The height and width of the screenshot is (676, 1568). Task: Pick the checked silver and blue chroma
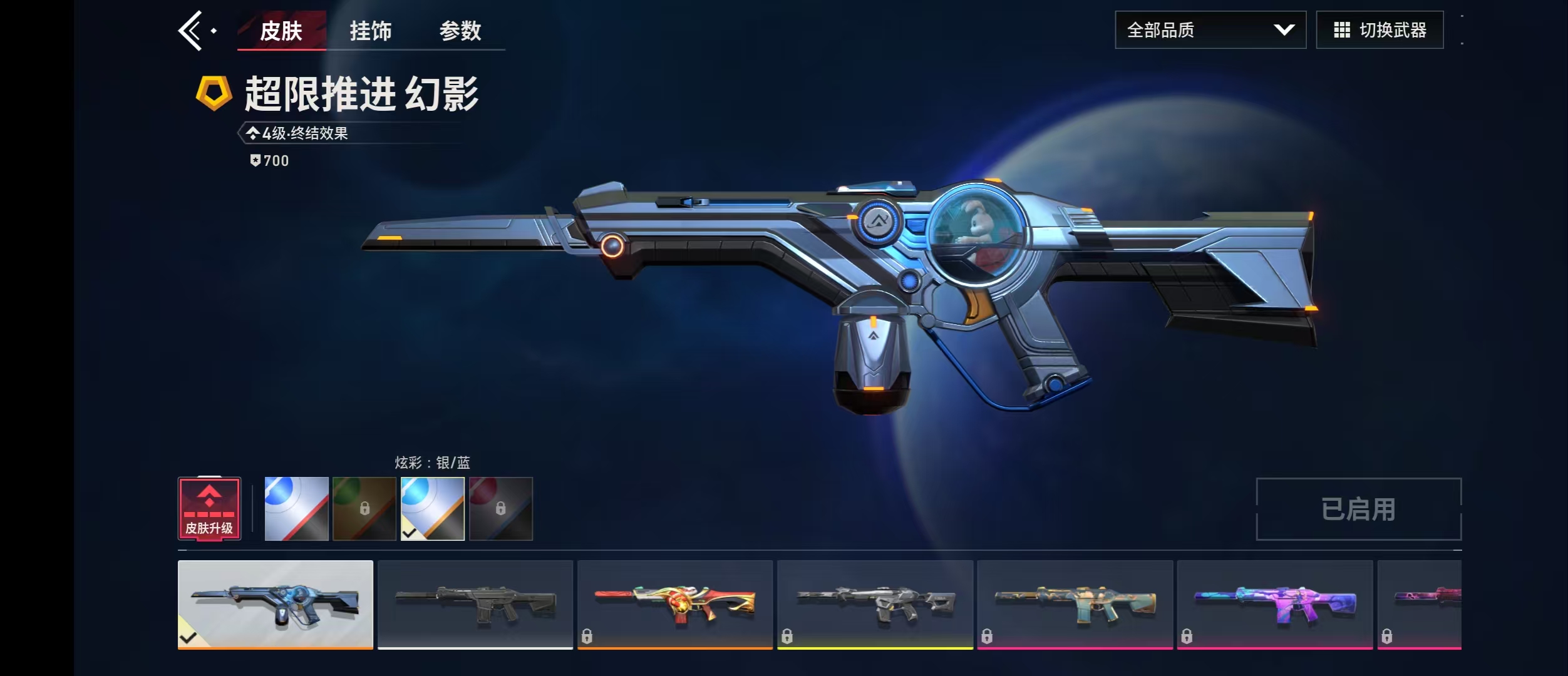[x=433, y=508]
